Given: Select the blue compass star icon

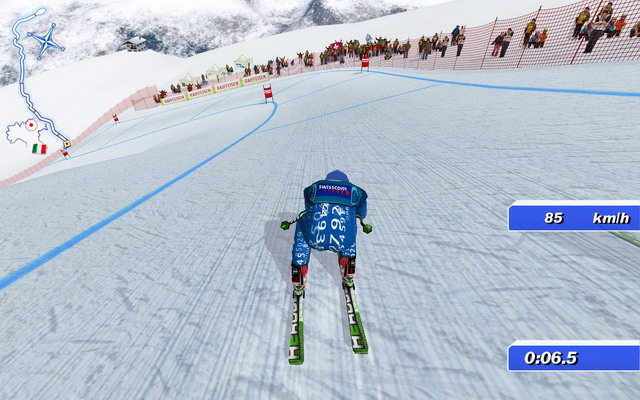Looking at the screenshot, I should point(46,42).
